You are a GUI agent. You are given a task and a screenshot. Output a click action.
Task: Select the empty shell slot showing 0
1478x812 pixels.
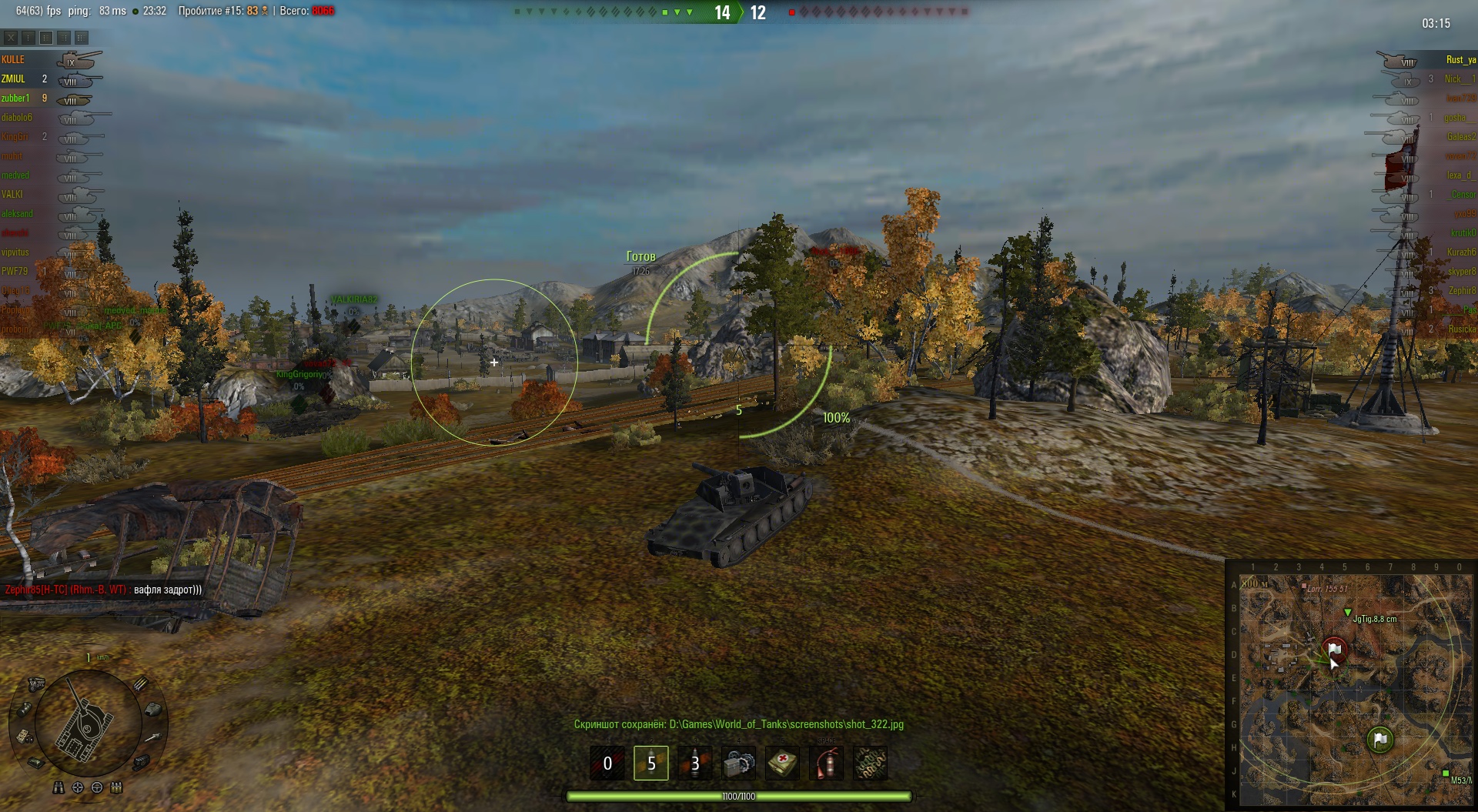coord(607,763)
